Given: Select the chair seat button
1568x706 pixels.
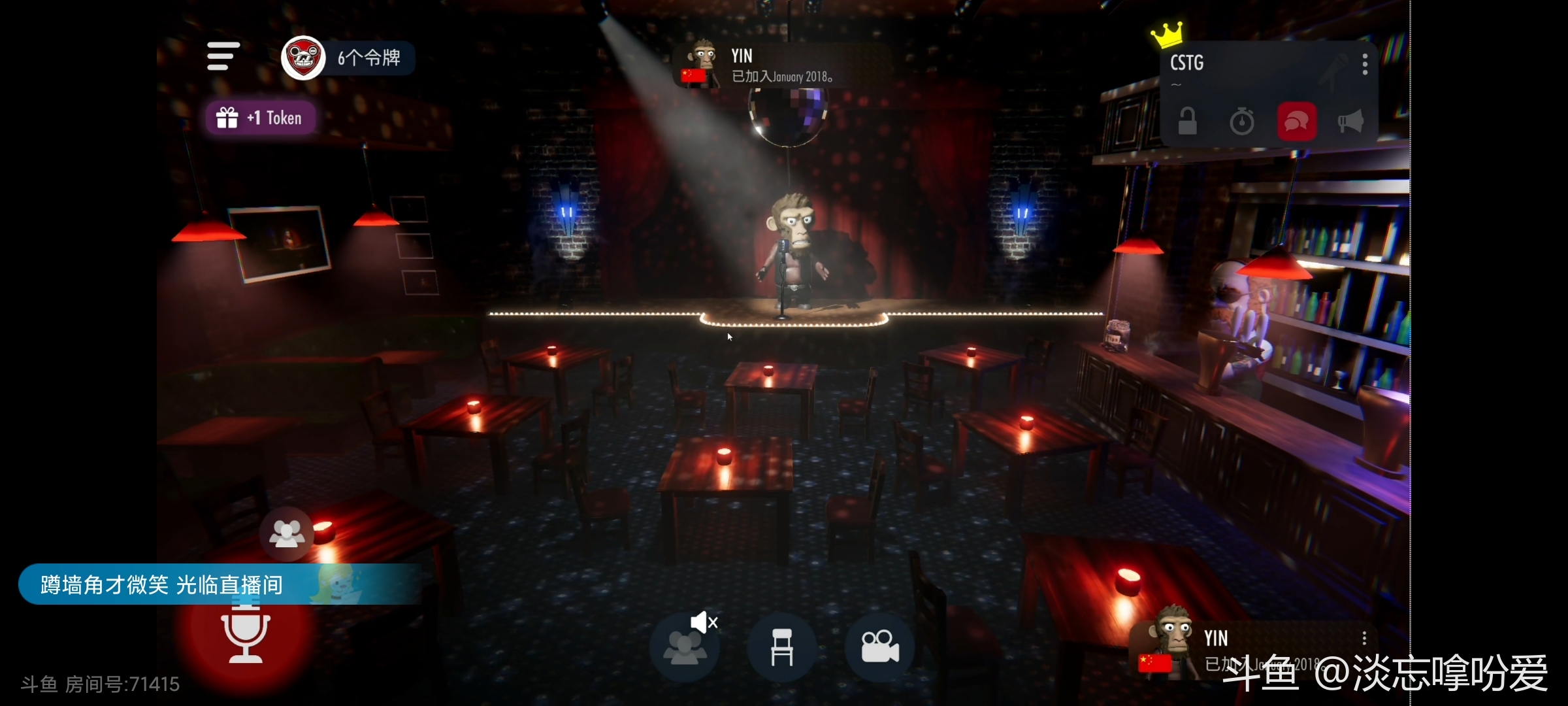Looking at the screenshot, I should tap(782, 647).
